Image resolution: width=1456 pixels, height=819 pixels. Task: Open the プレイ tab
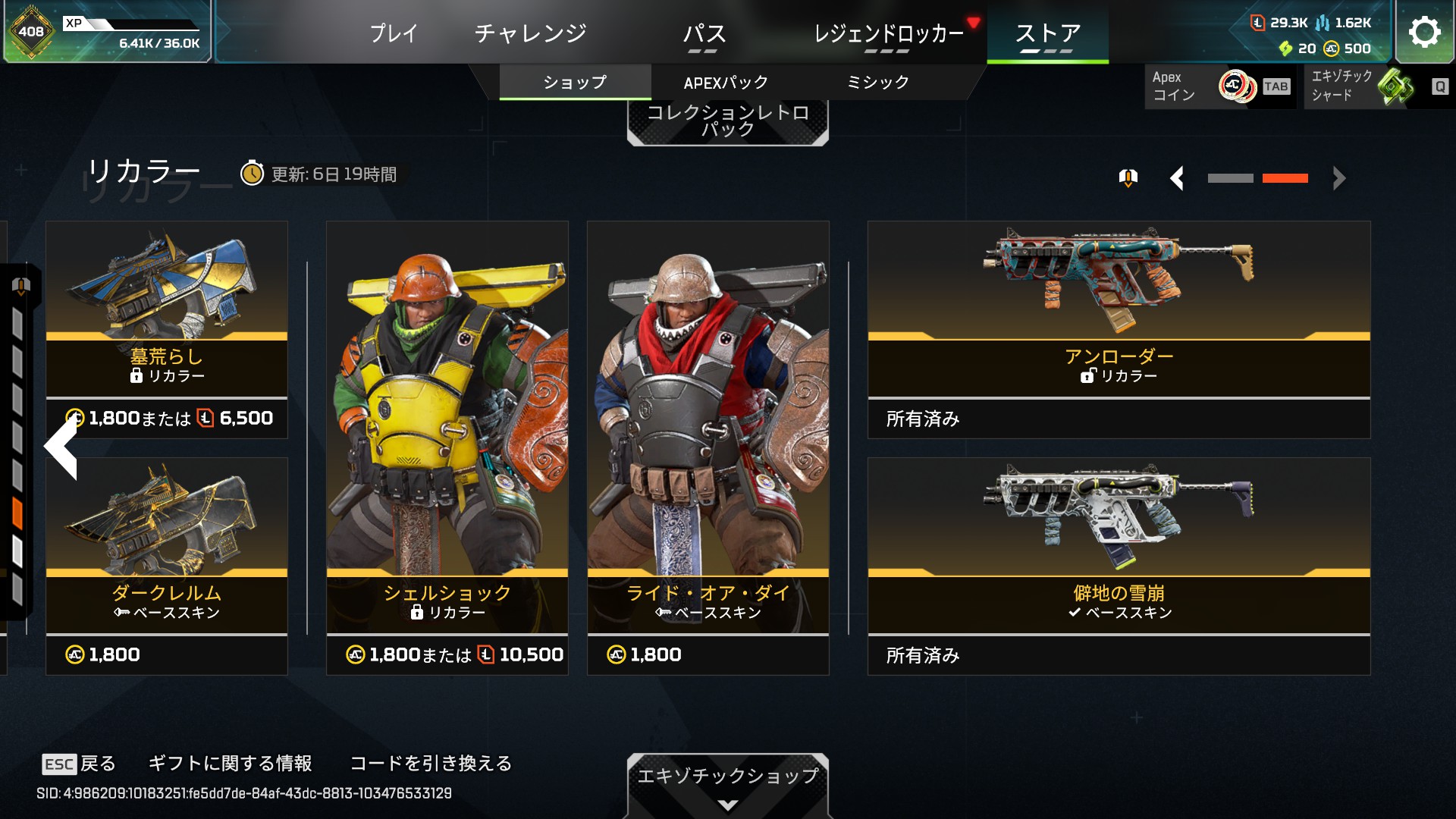pyautogui.click(x=394, y=33)
